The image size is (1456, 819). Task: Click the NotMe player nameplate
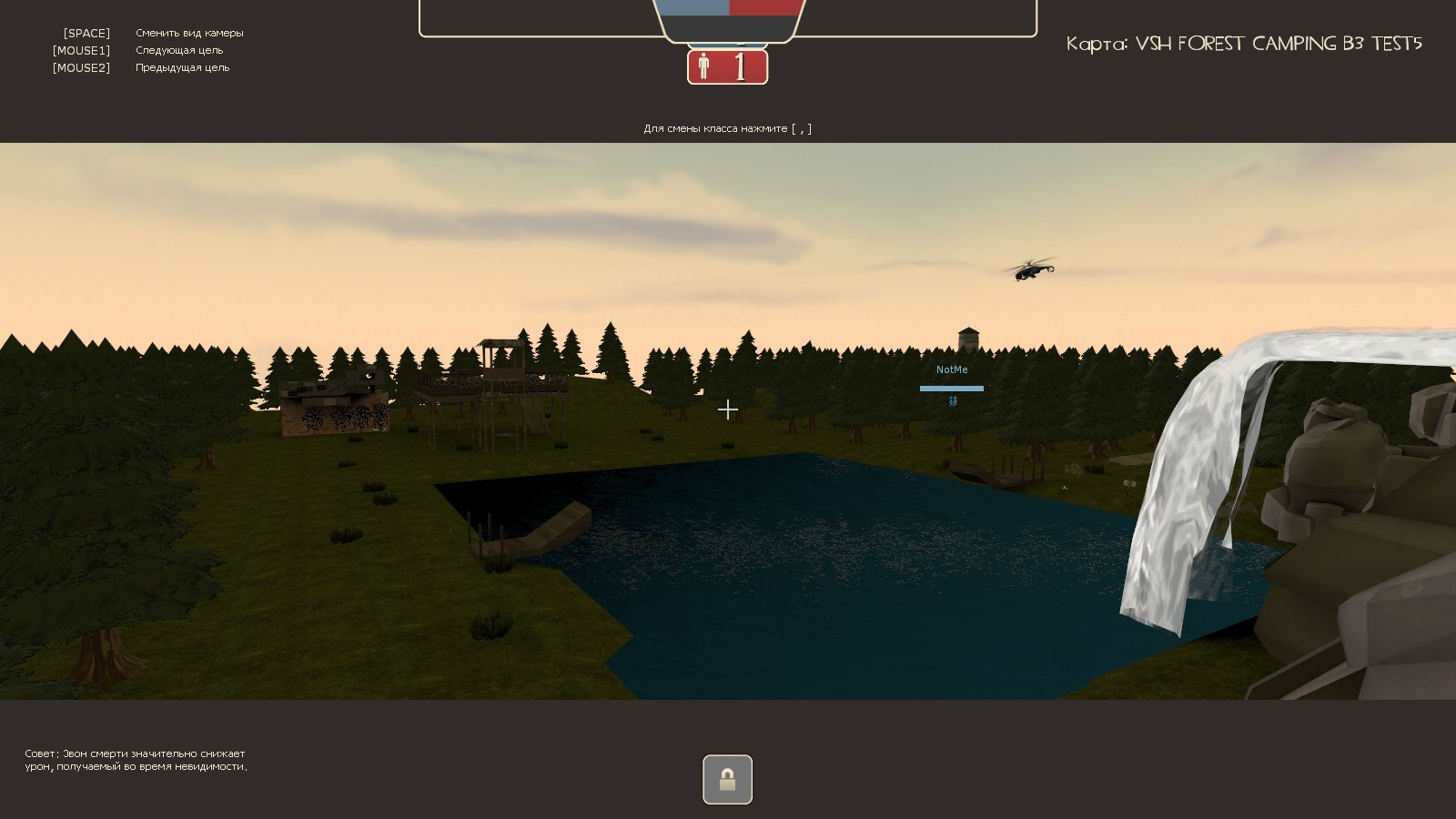(952, 369)
